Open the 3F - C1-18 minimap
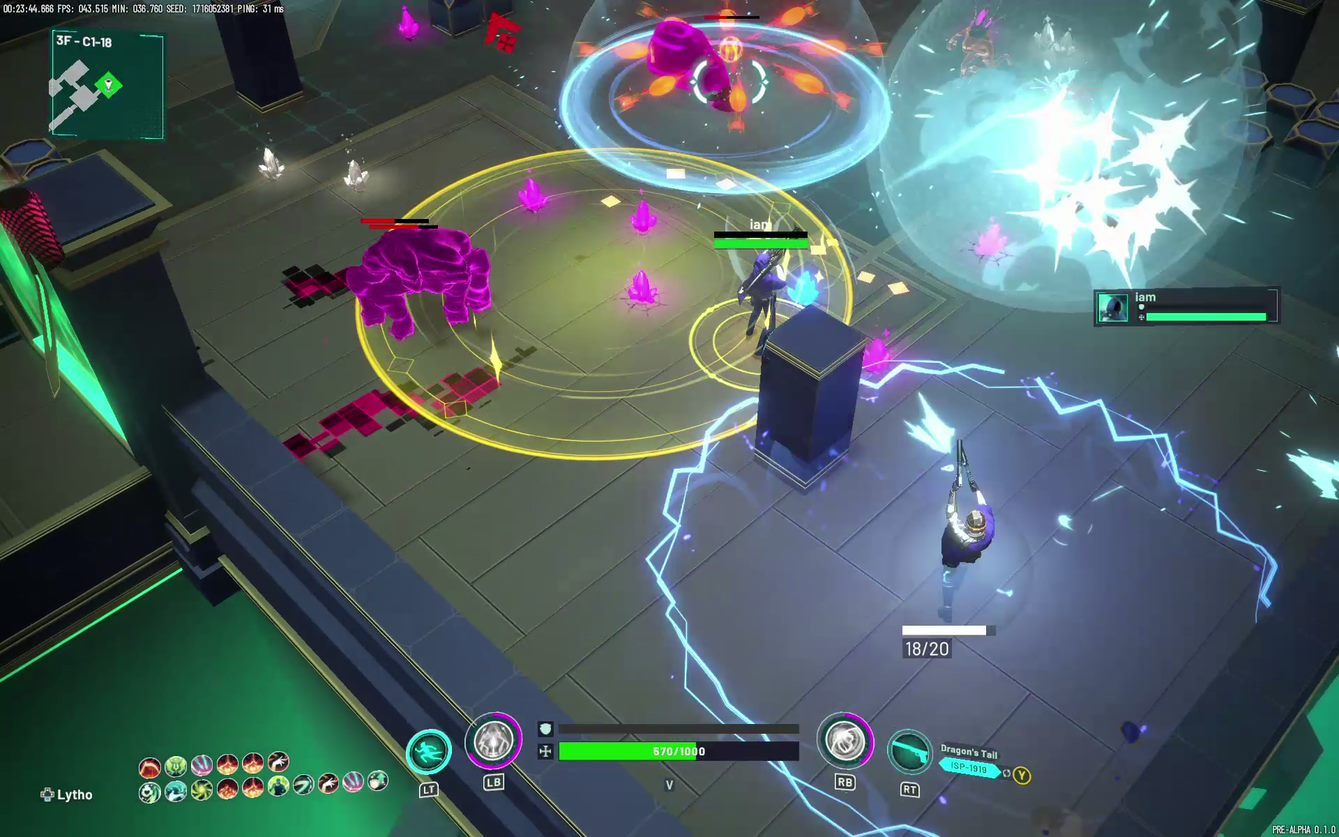1339x837 pixels. pos(107,84)
